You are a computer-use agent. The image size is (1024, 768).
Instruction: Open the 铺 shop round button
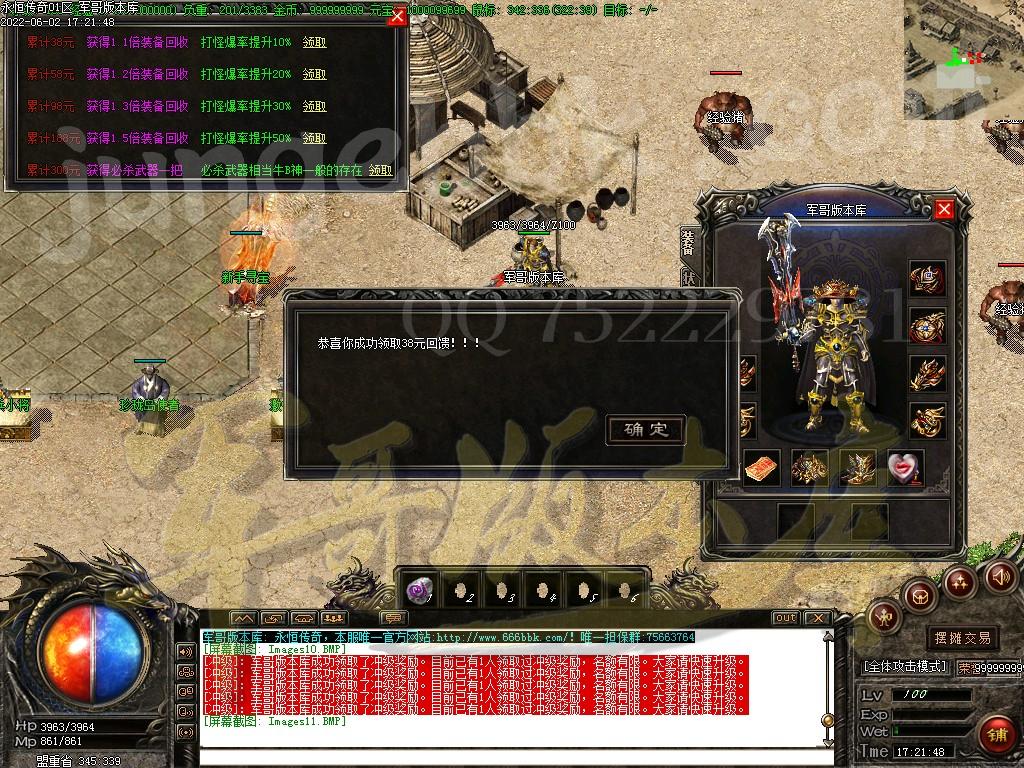point(996,735)
